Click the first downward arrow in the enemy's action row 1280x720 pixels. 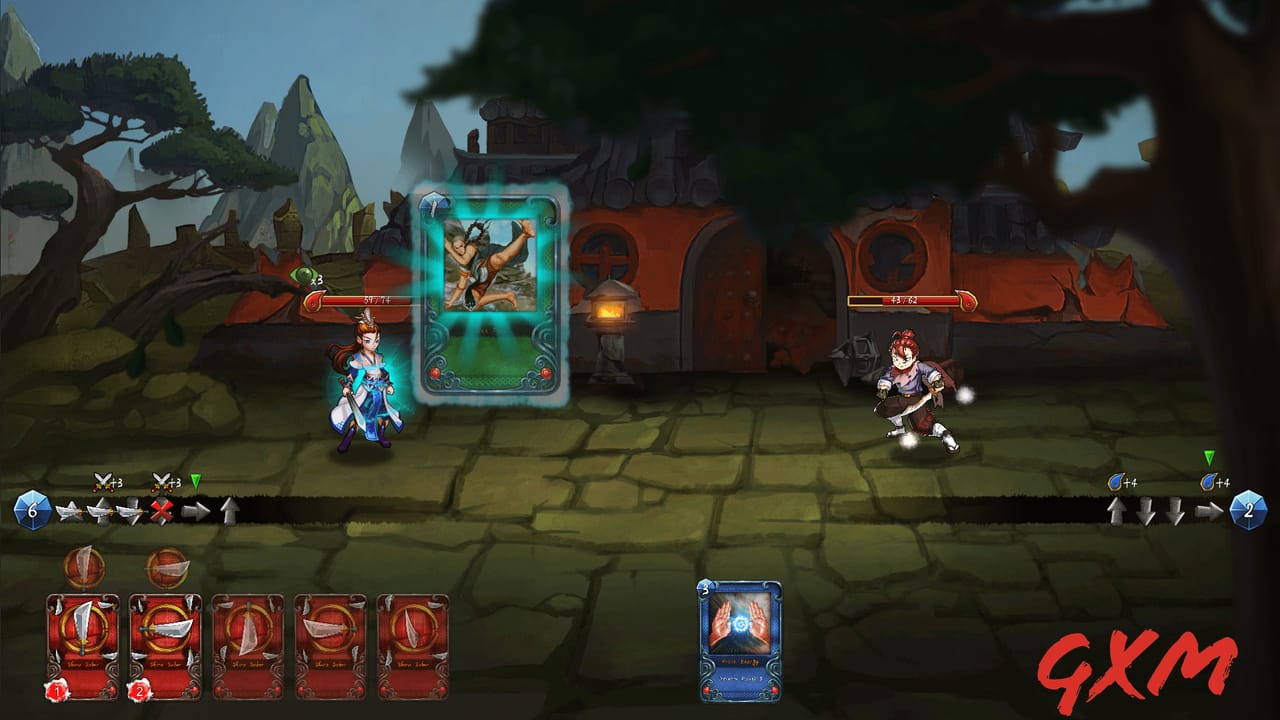point(1147,510)
